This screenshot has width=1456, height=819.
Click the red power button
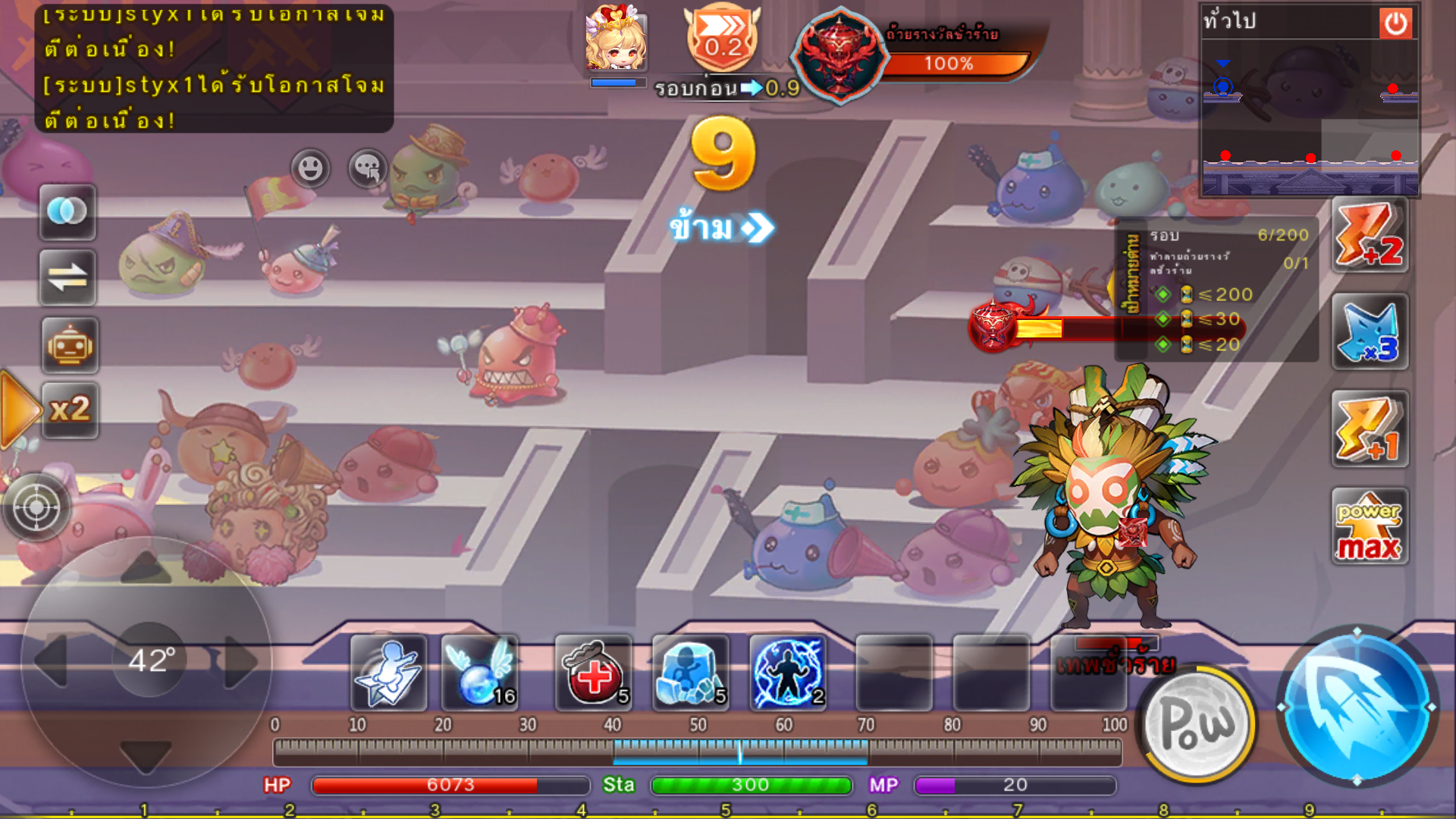(x=1395, y=24)
